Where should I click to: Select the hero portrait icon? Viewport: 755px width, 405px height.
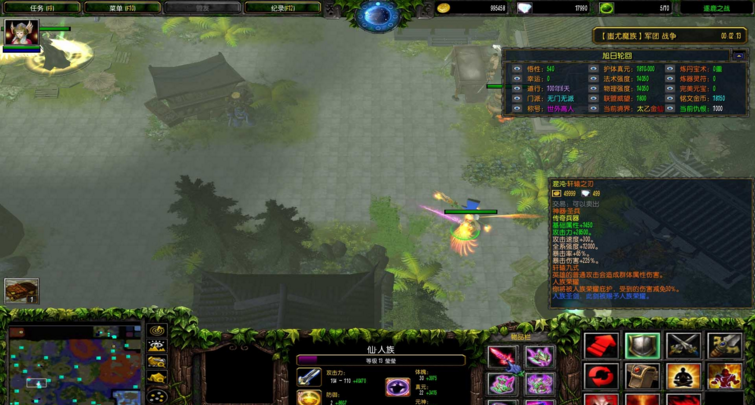[x=21, y=33]
